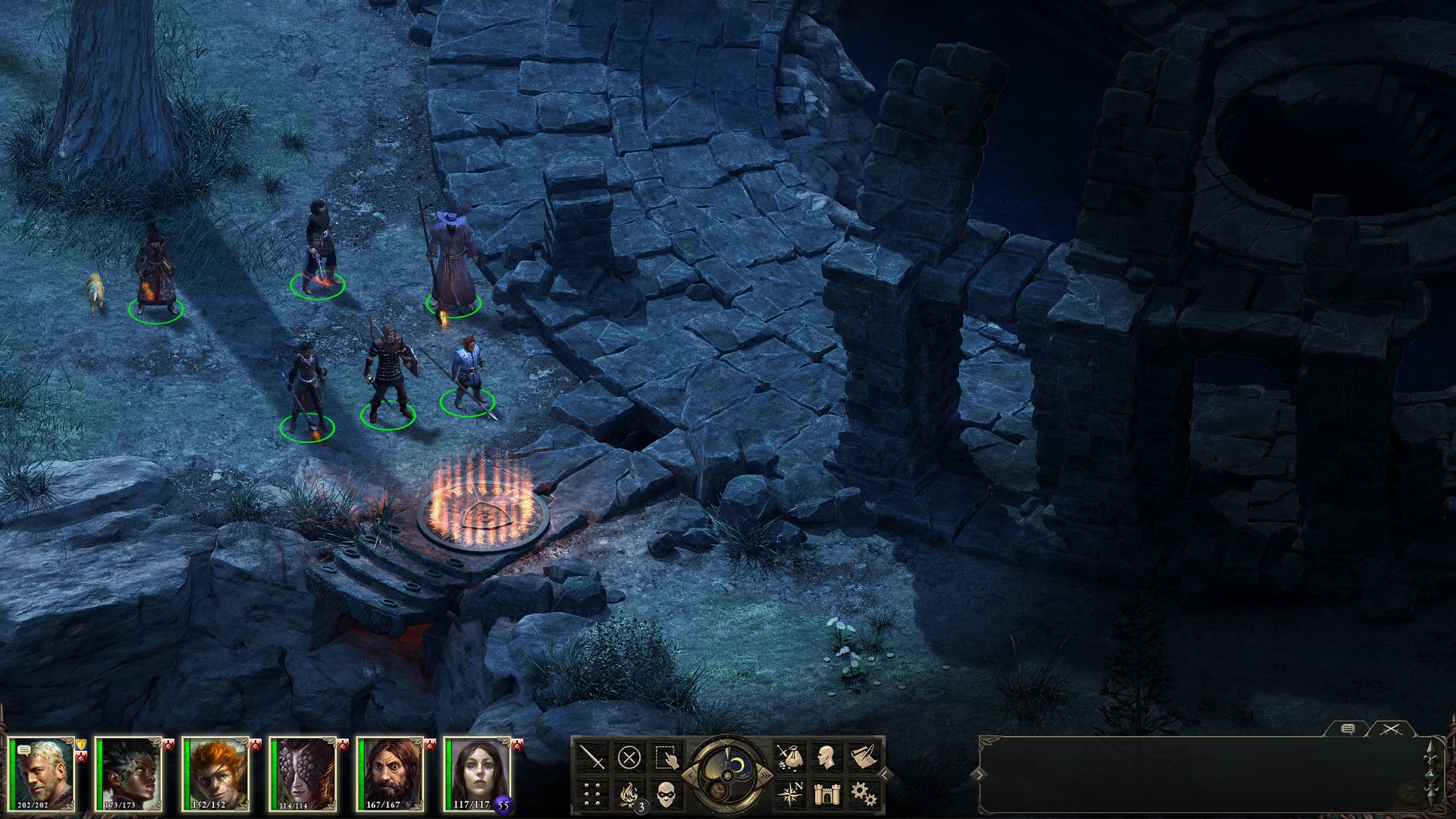1456x819 pixels.
Task: Open the party formation dots button
Action: [592, 793]
